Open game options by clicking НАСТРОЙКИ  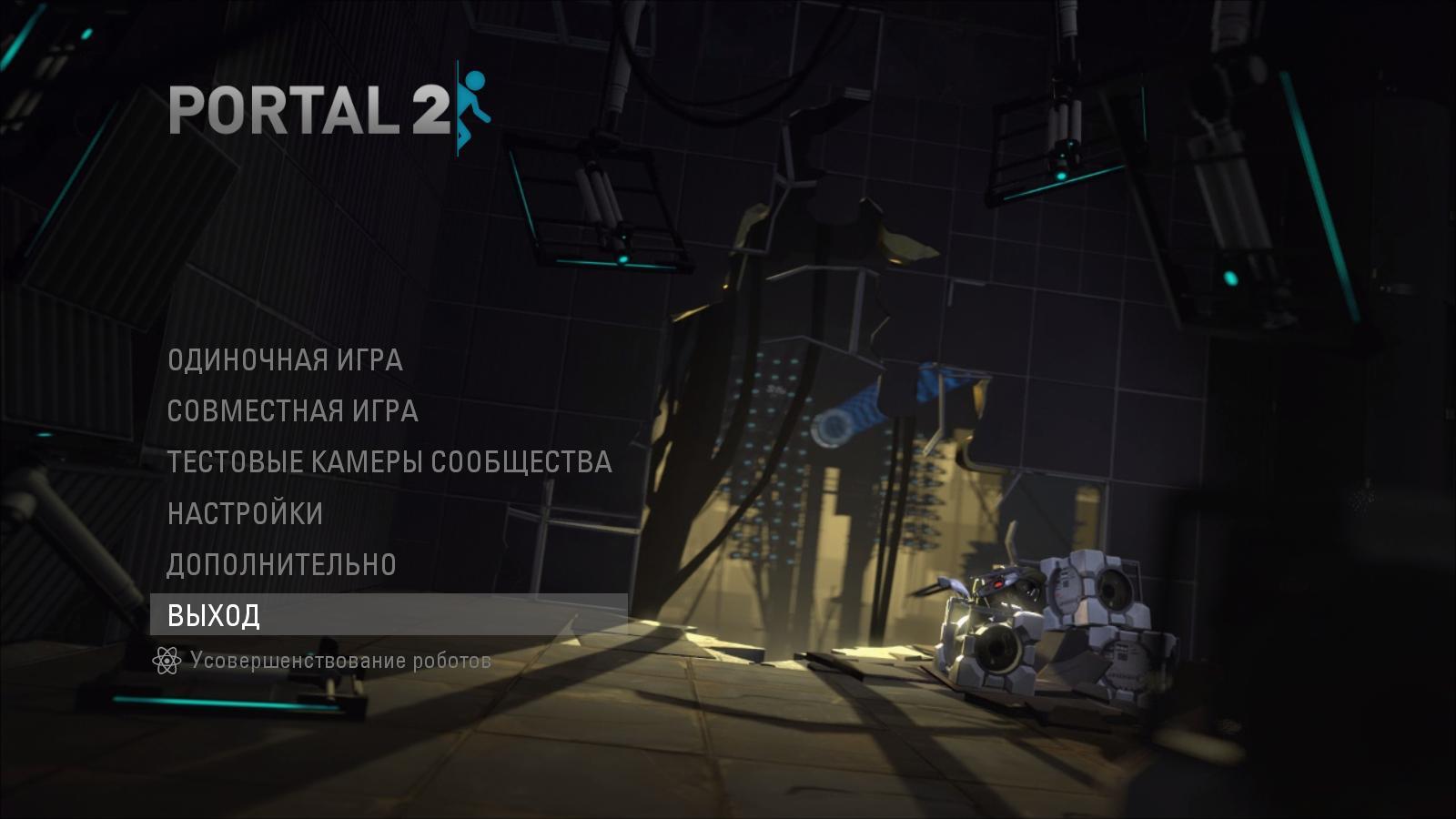click(x=244, y=513)
